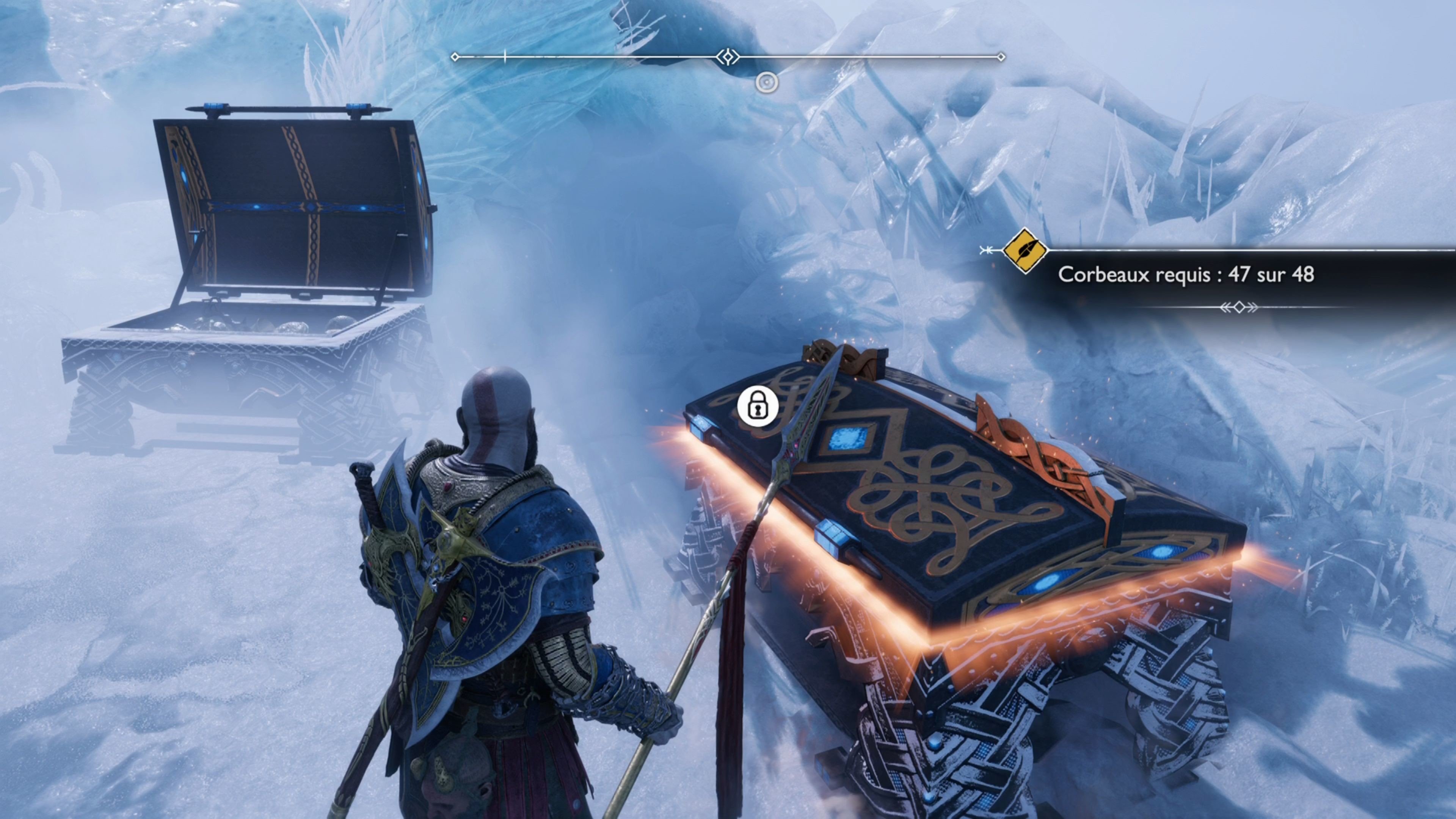The width and height of the screenshot is (1456, 819).
Task: Select the left diamond endpoint of the compass bar
Action: tap(455, 56)
